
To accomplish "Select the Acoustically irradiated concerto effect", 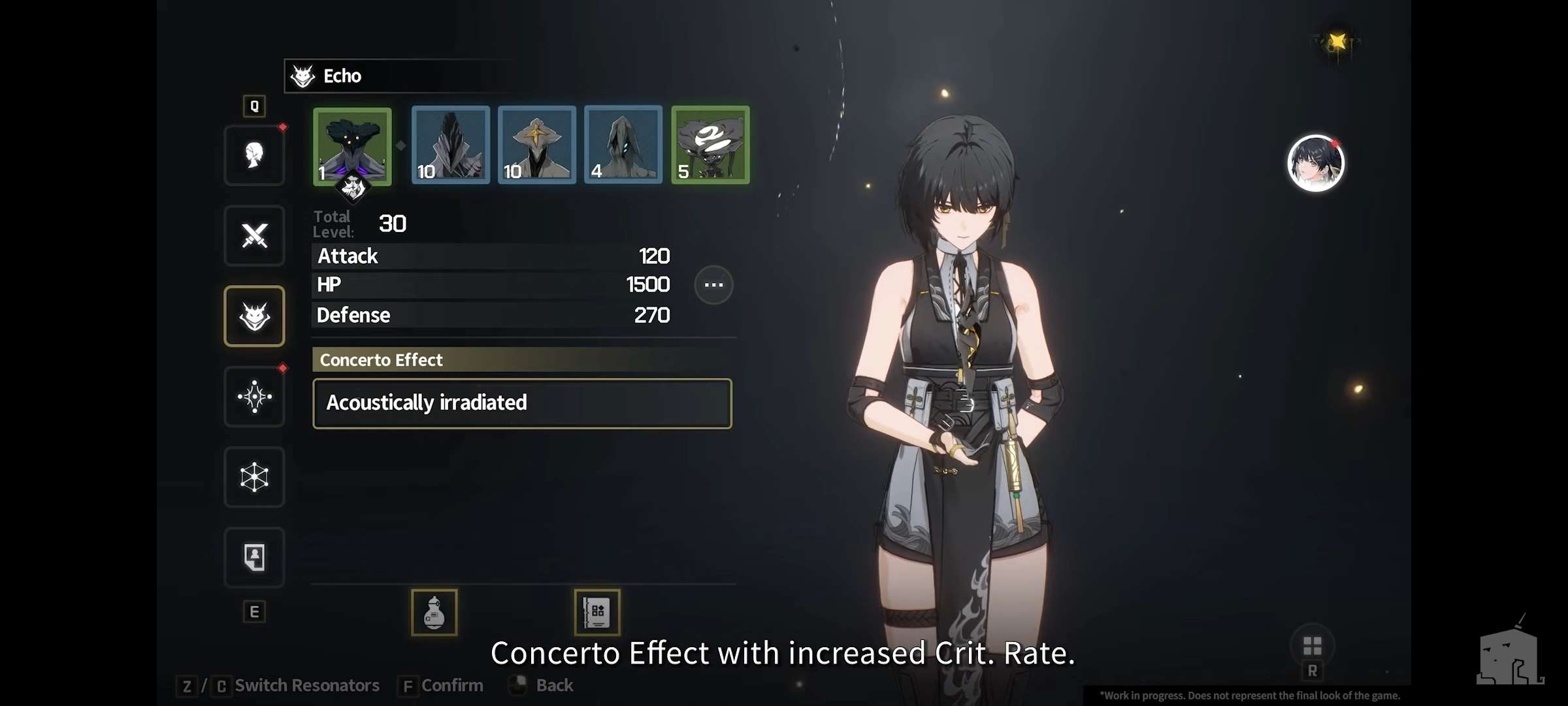I will [522, 403].
